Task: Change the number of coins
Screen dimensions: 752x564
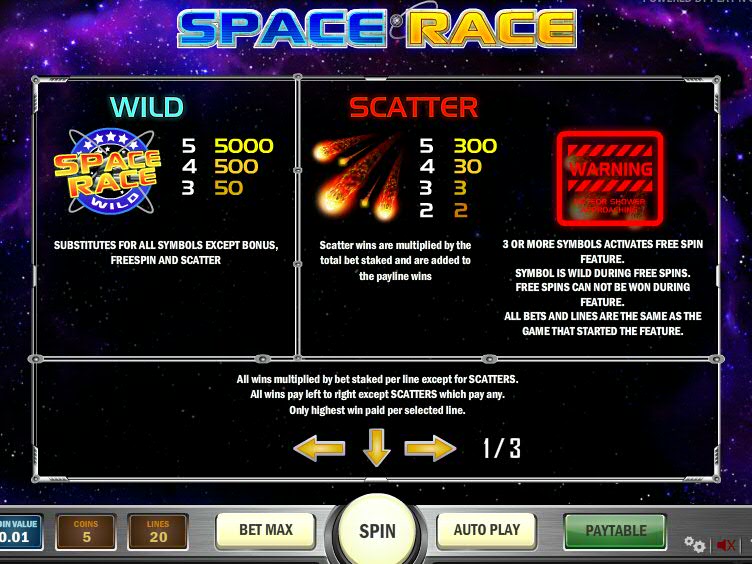Action: (x=87, y=532)
